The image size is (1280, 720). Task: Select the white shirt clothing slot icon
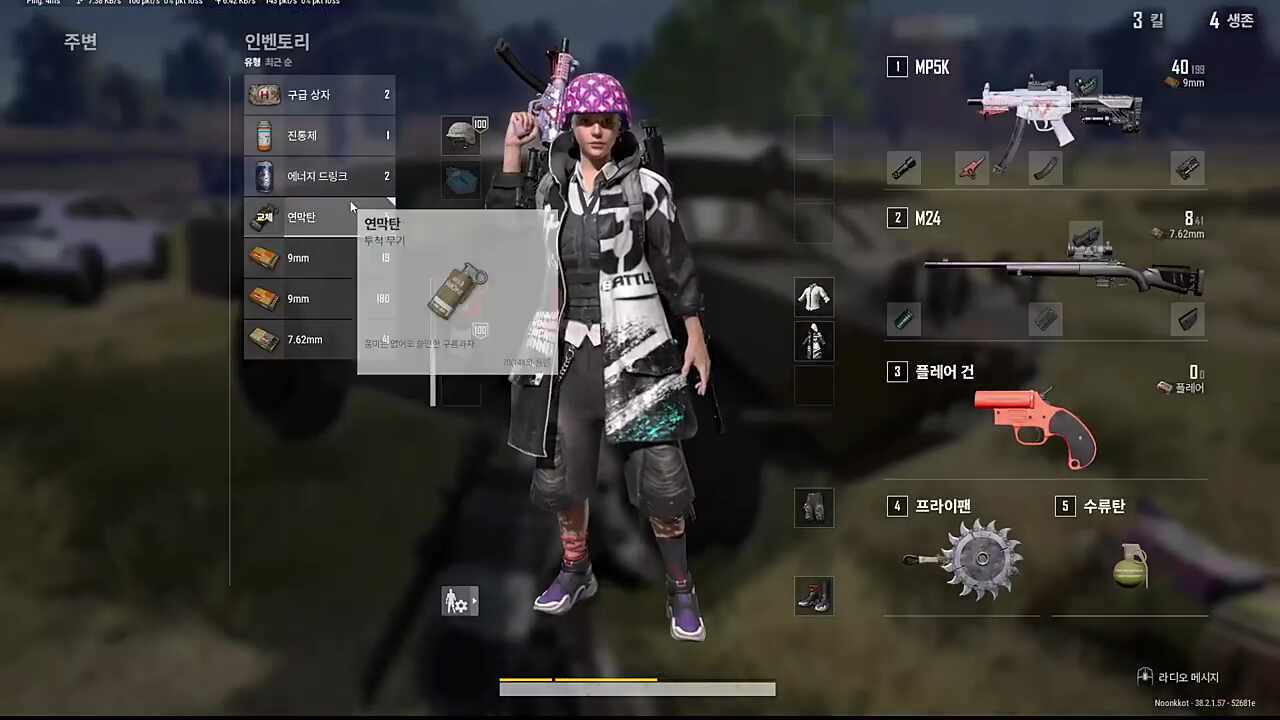813,297
